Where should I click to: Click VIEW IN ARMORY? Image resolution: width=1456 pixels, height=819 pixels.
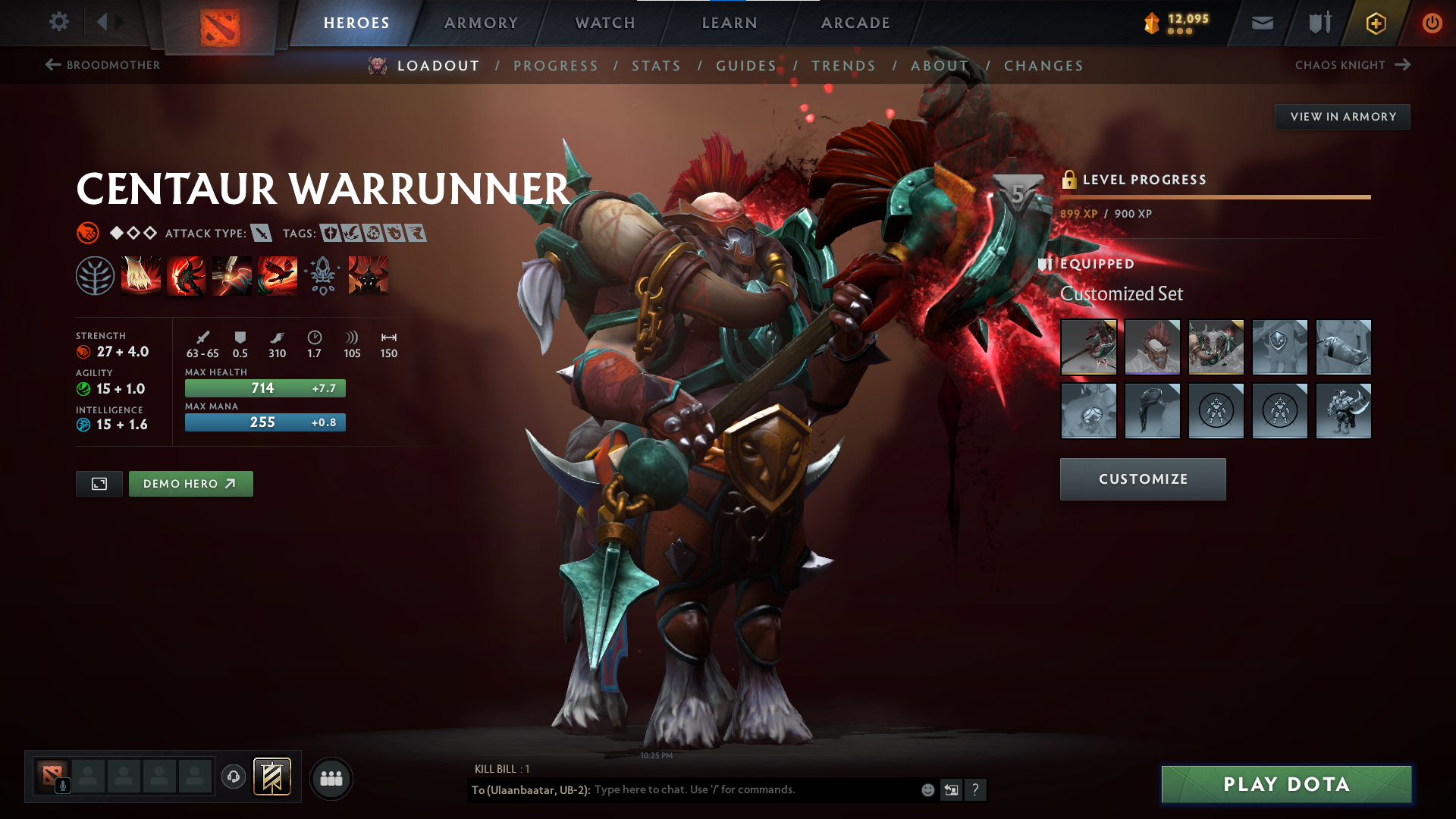point(1342,116)
